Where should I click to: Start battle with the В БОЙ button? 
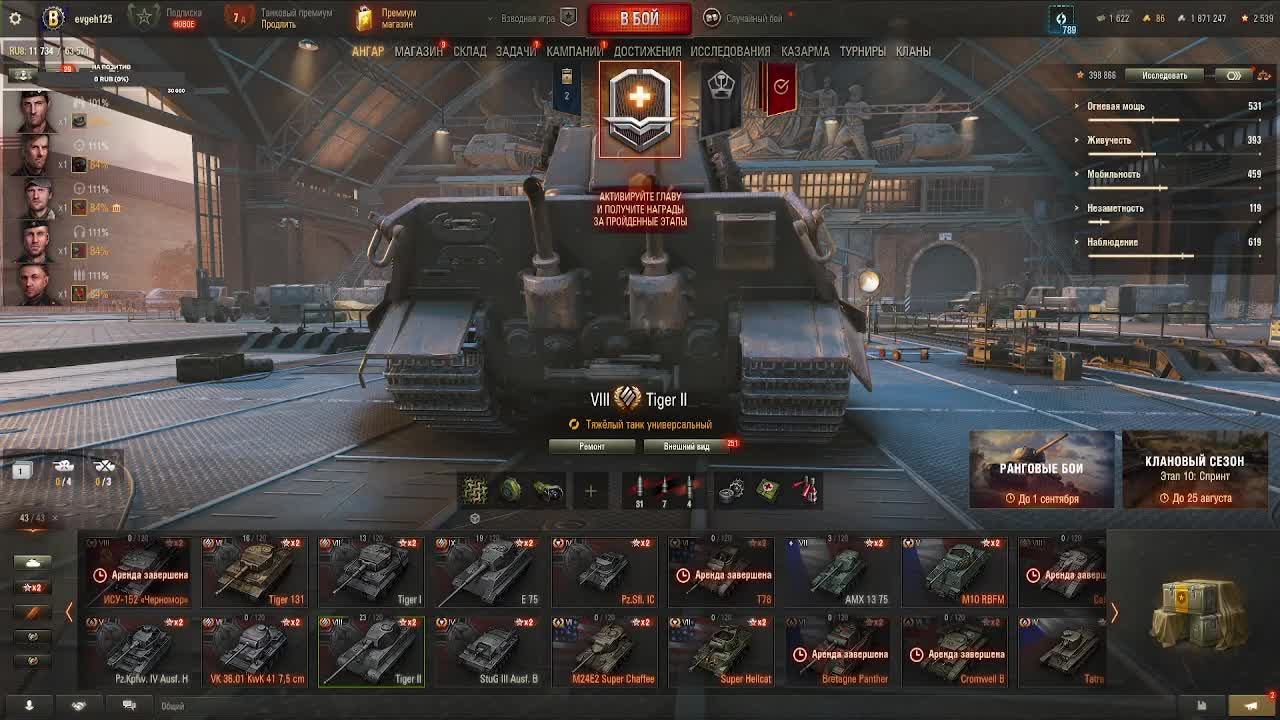tap(639, 19)
